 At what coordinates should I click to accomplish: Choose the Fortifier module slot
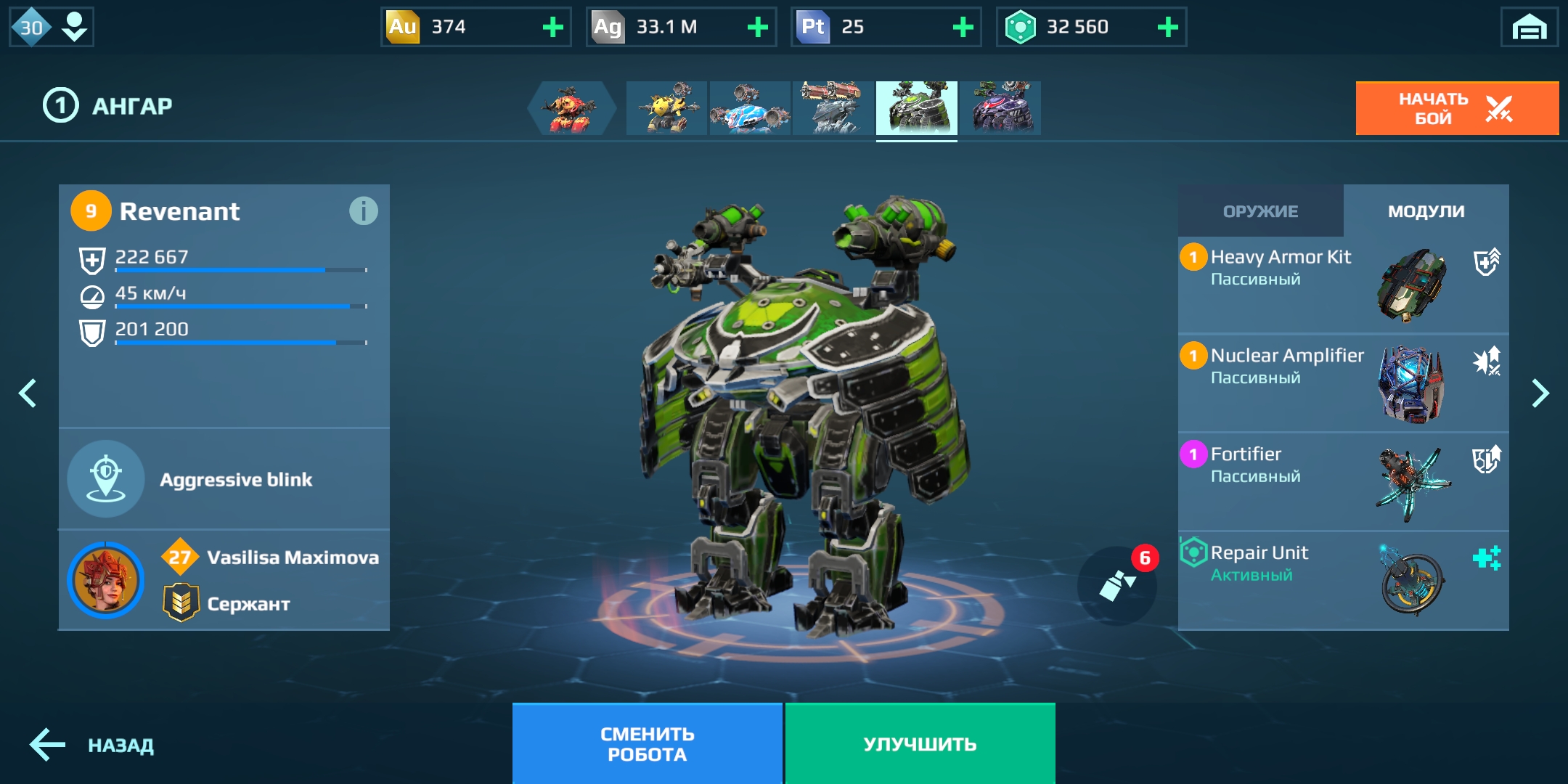tap(1343, 481)
